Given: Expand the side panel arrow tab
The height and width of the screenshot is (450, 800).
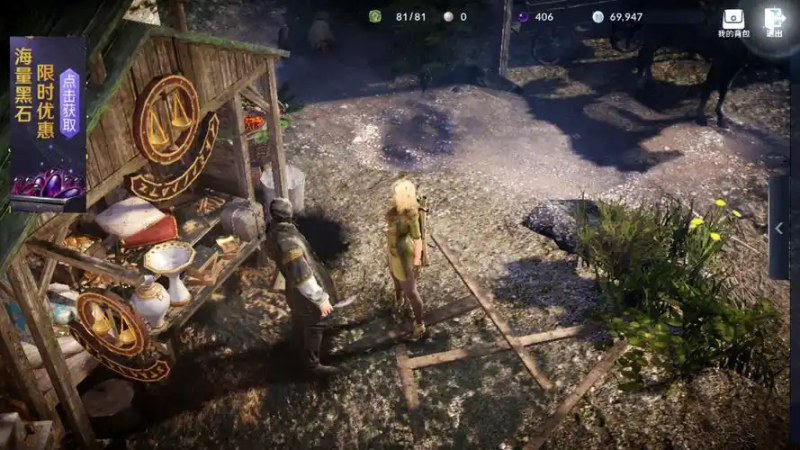Looking at the screenshot, I should pos(779,228).
